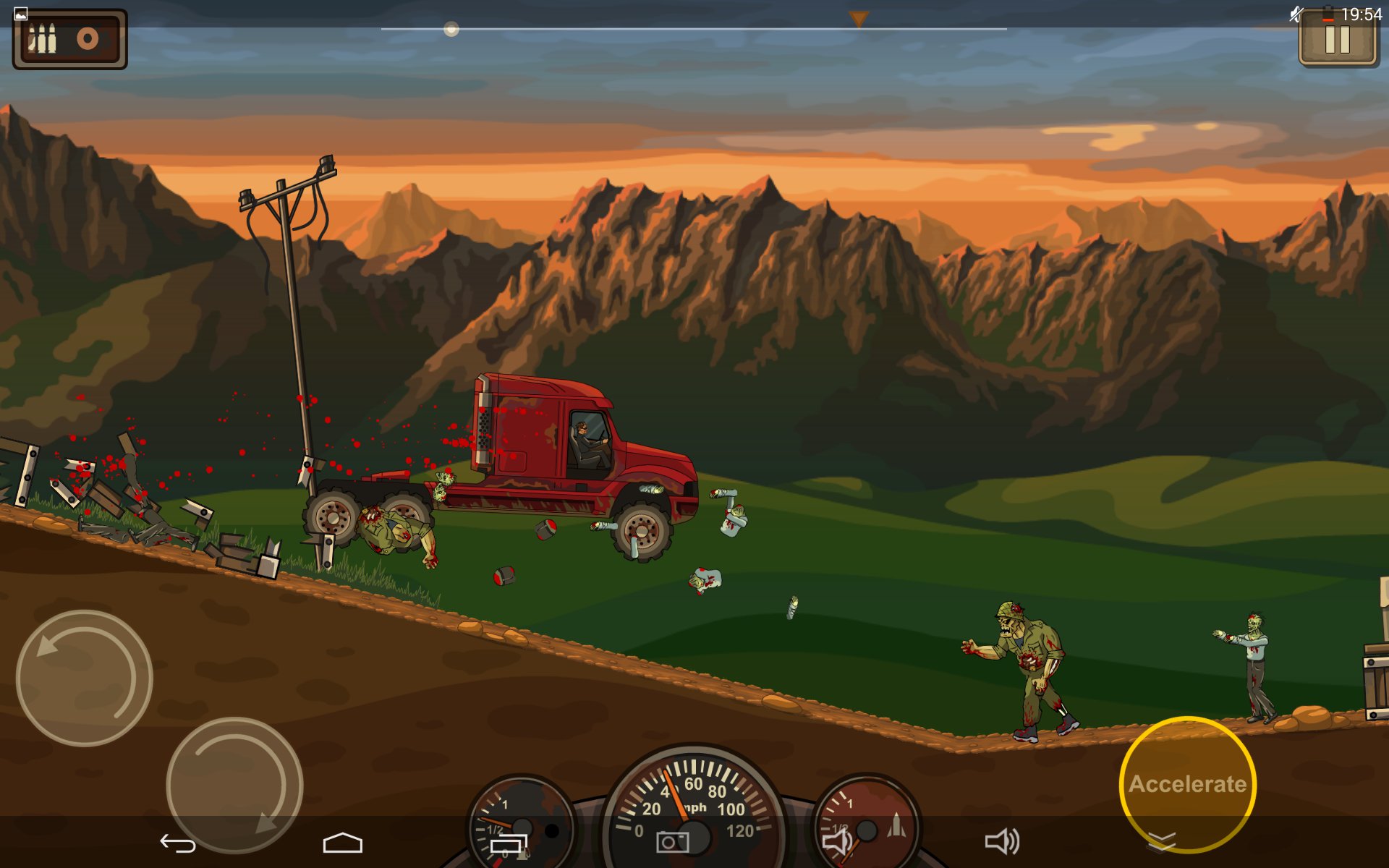Tilt the truck backward with the counter-clockwise arrow
The height and width of the screenshot is (868, 1389).
pos(84,678)
